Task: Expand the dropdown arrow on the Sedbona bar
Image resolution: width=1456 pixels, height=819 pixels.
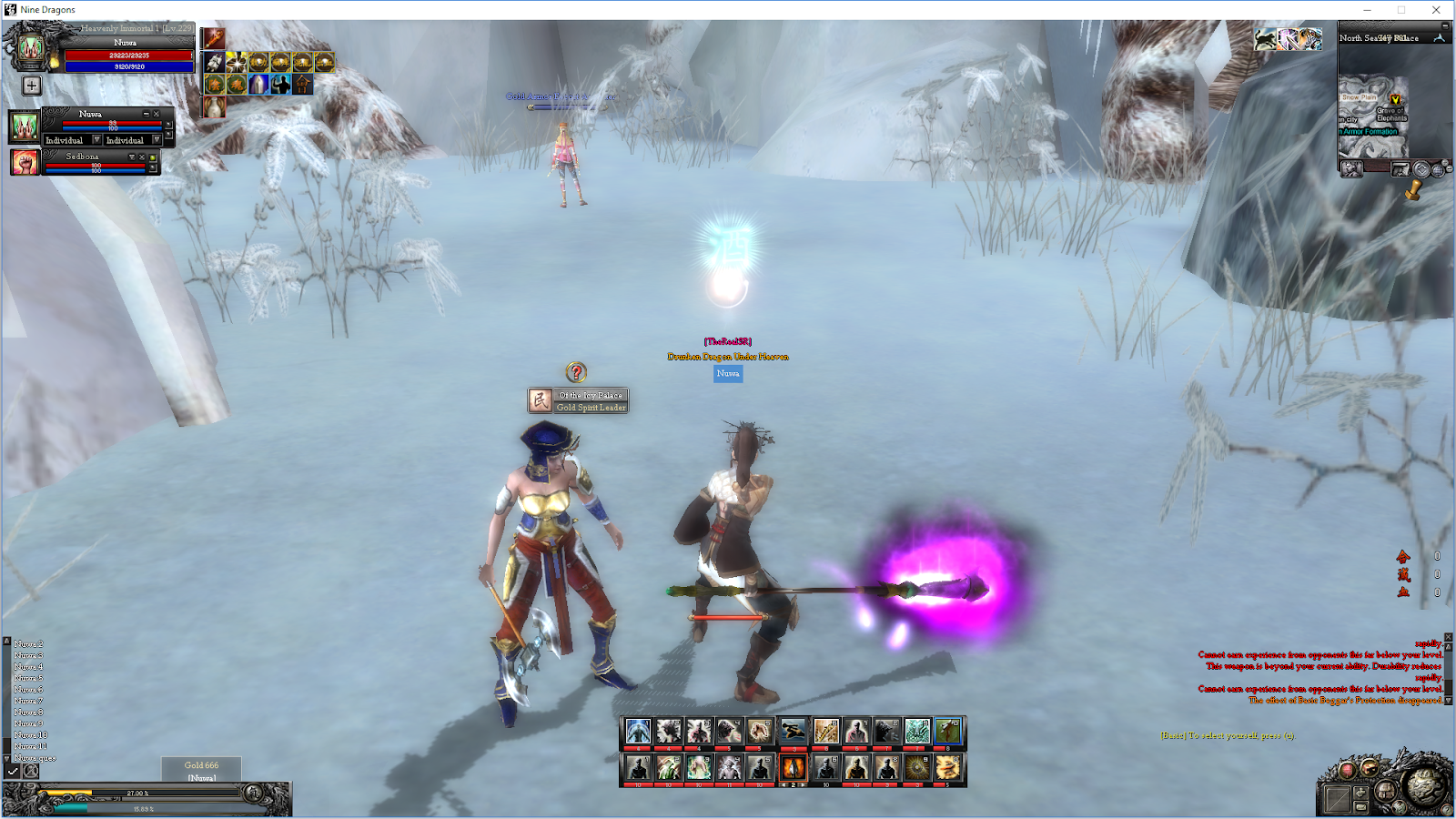Action: (132, 157)
